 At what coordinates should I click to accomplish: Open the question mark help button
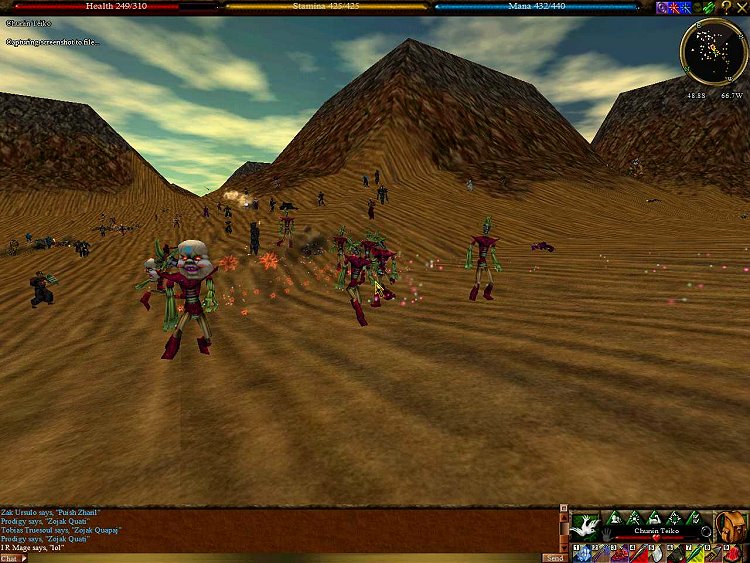coord(726,7)
